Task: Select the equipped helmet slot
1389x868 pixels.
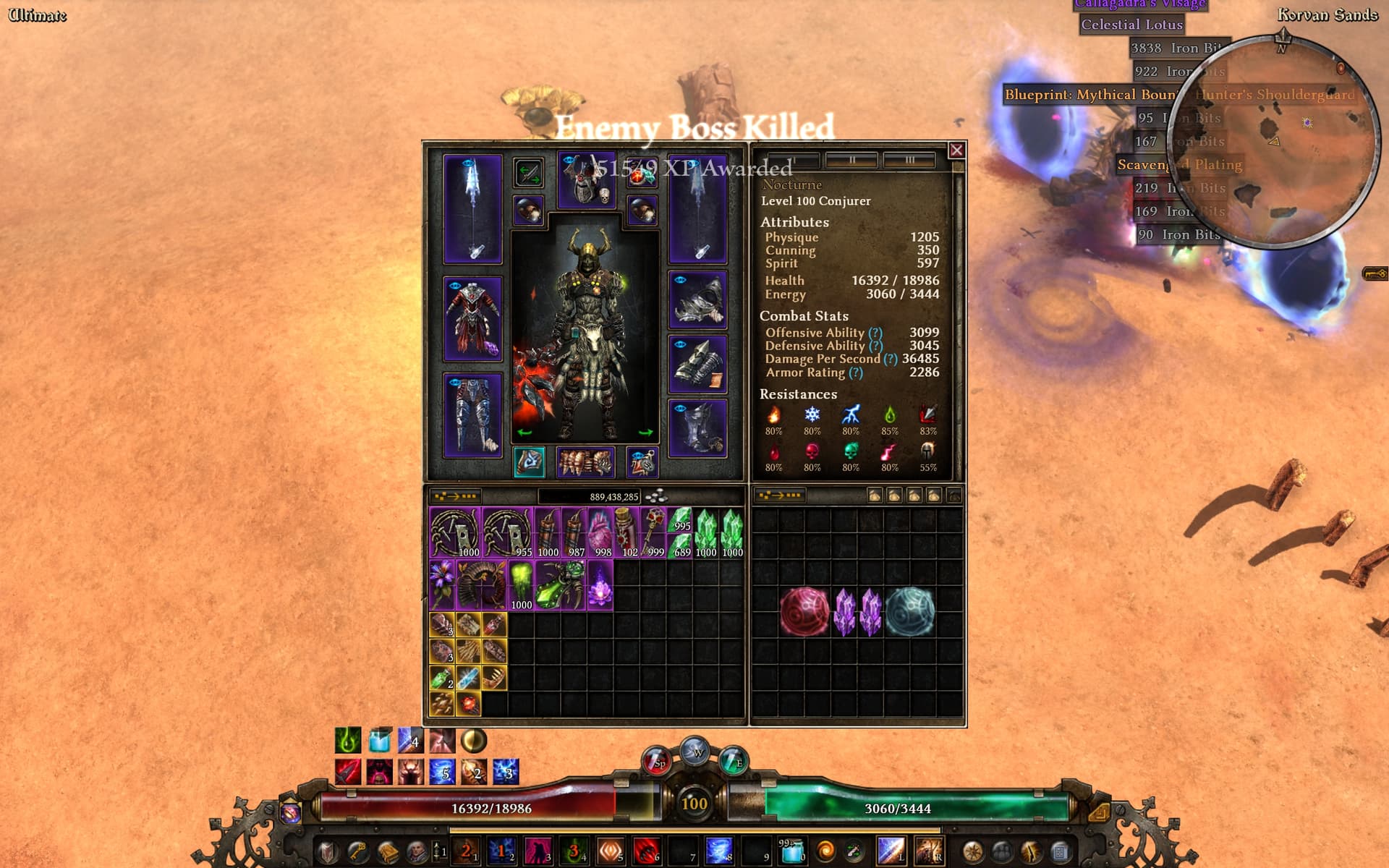Action: tap(586, 181)
